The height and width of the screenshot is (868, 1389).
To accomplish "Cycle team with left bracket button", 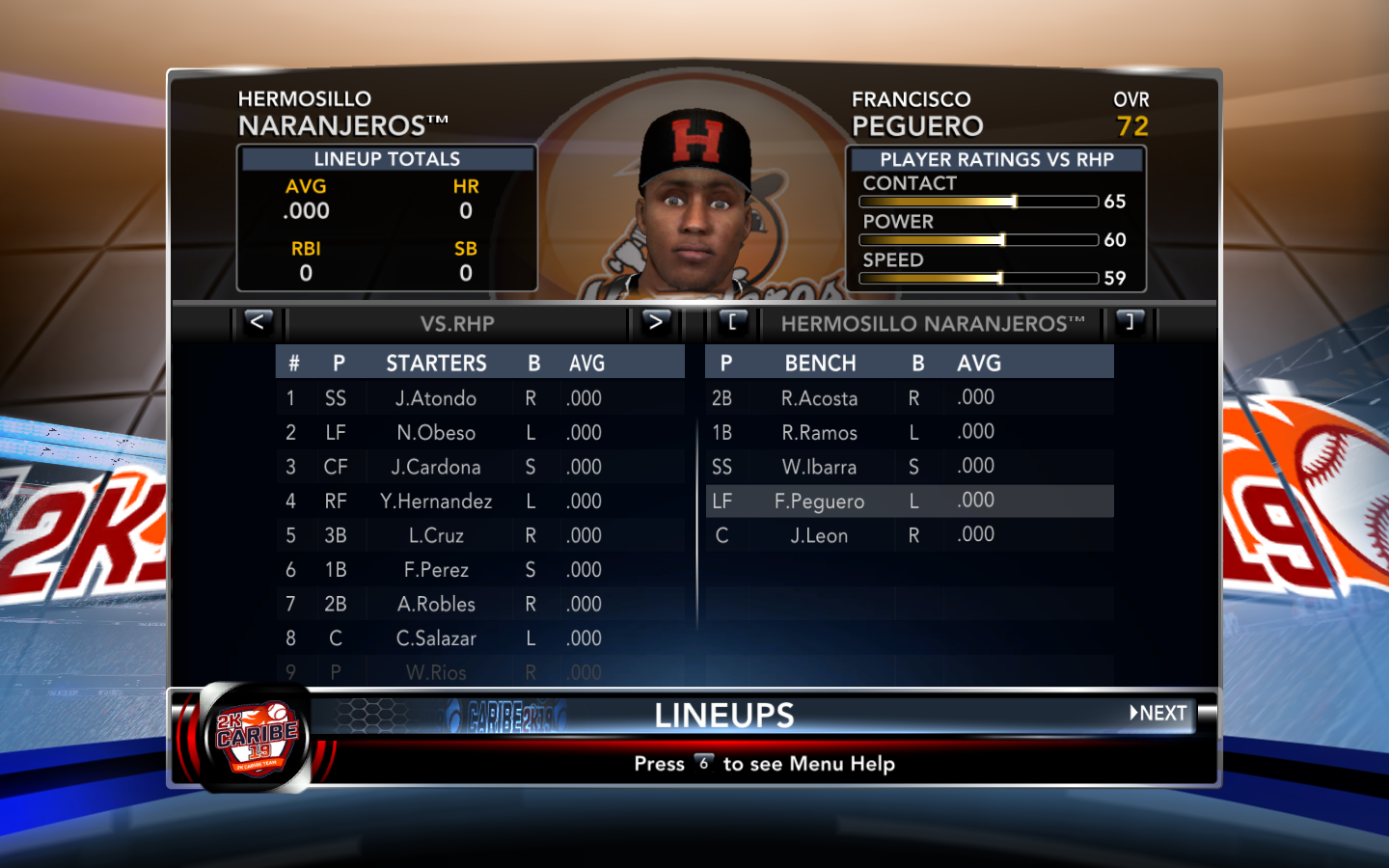I will pyautogui.click(x=732, y=322).
